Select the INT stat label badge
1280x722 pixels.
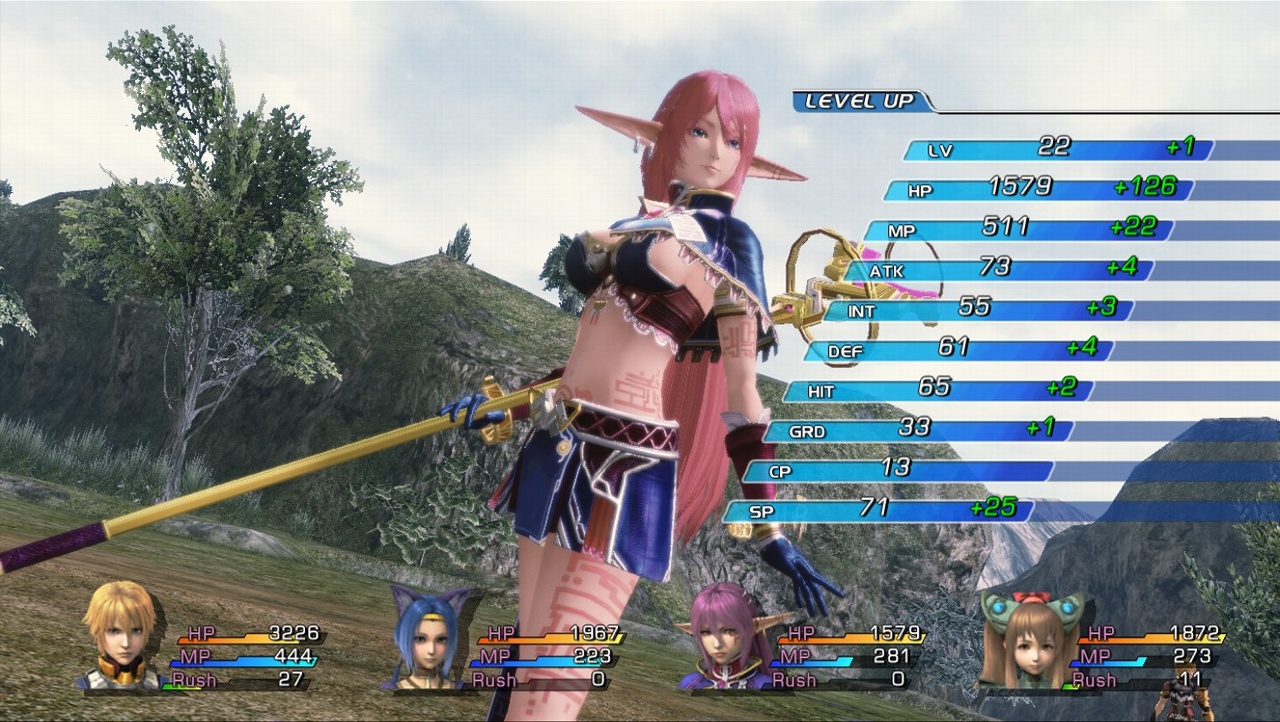[862, 309]
